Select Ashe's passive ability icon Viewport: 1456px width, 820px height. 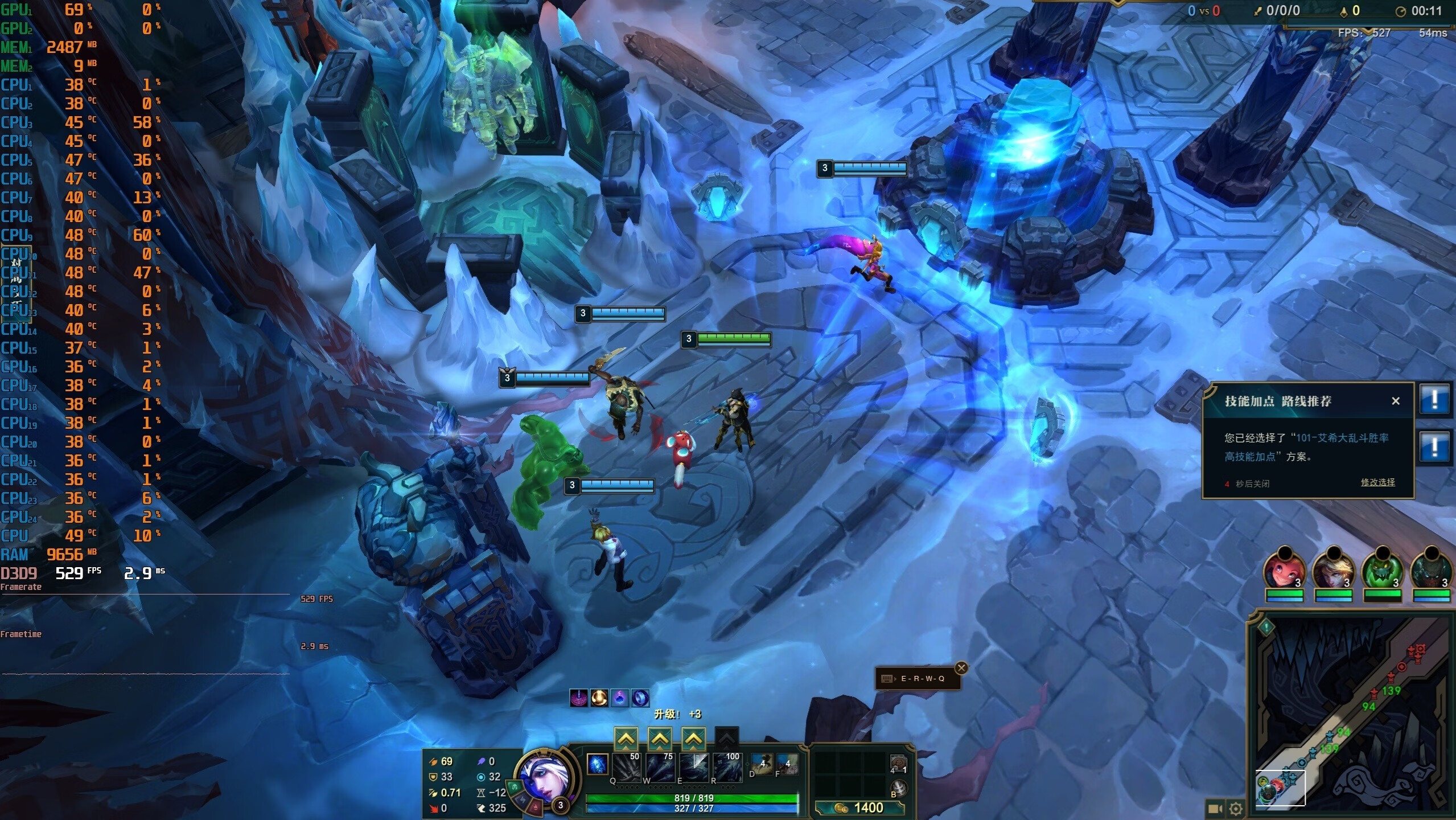tap(597, 764)
